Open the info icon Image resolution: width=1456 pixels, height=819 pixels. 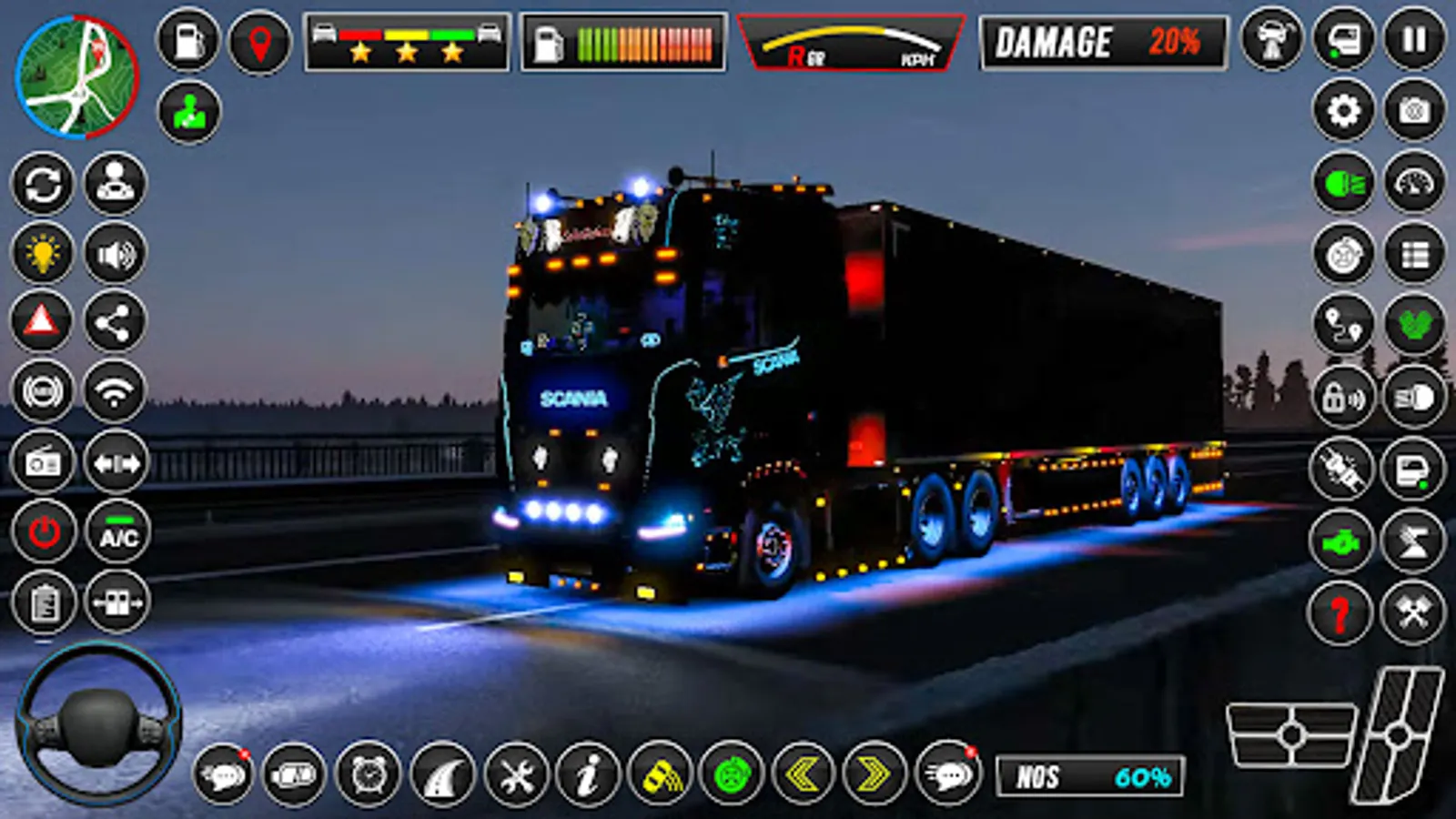click(x=589, y=775)
